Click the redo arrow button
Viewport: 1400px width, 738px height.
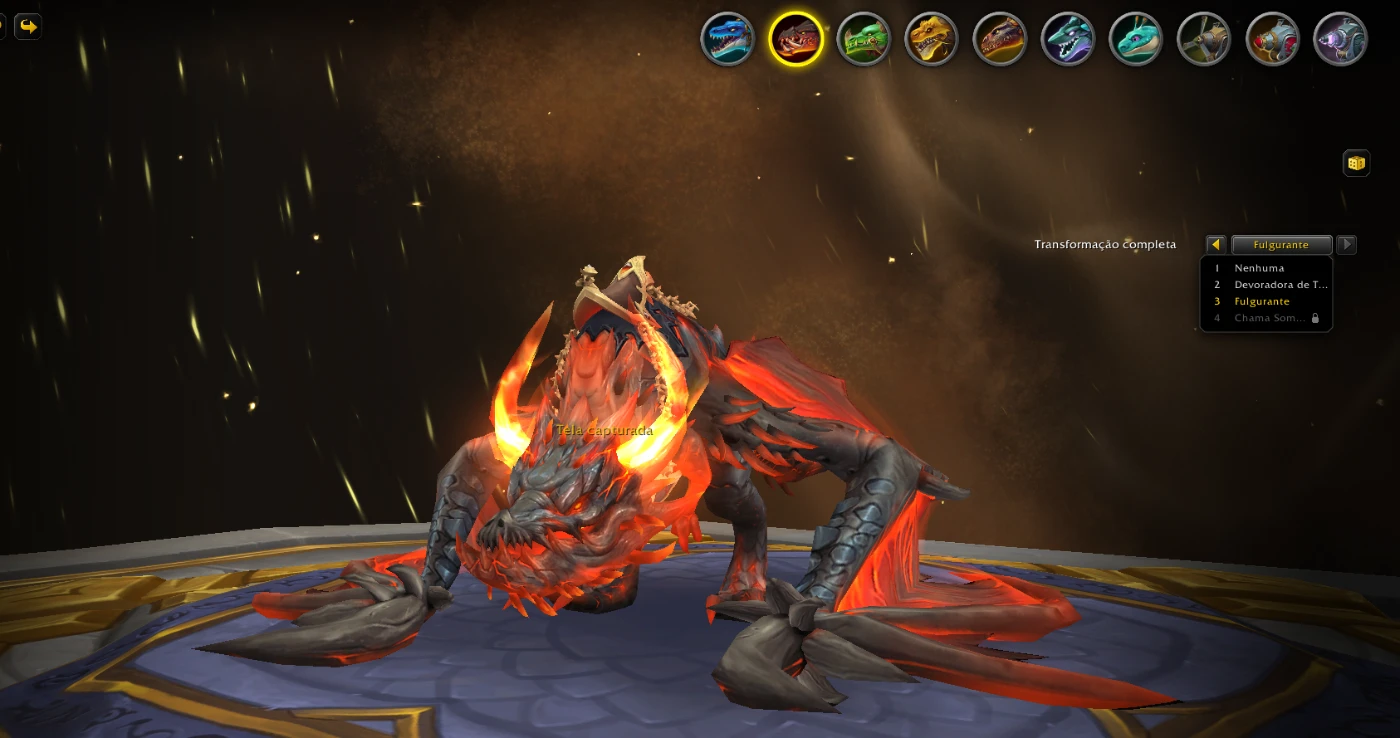28,26
